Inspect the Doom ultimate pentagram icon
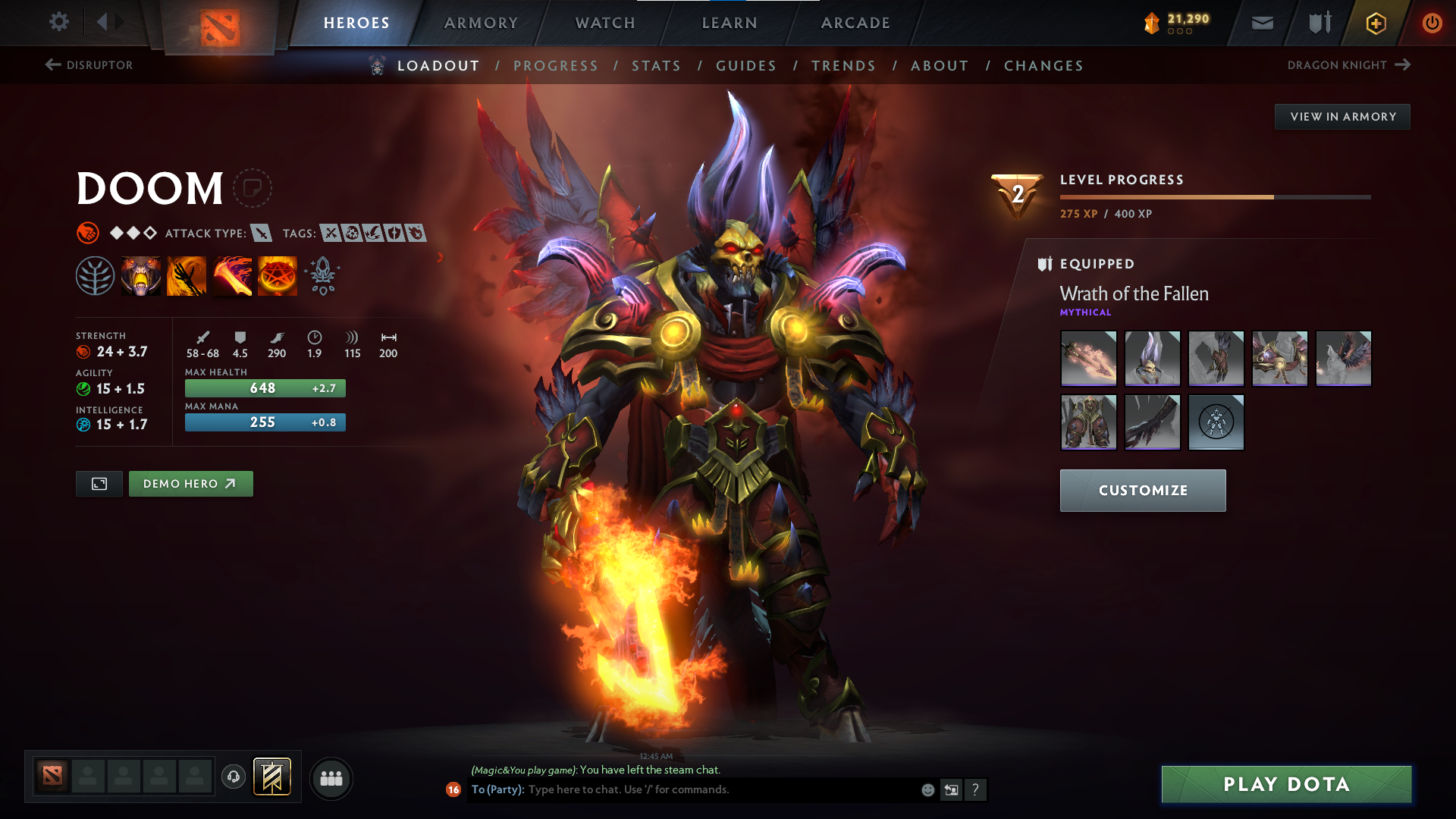The width and height of the screenshot is (1456, 819). (278, 275)
